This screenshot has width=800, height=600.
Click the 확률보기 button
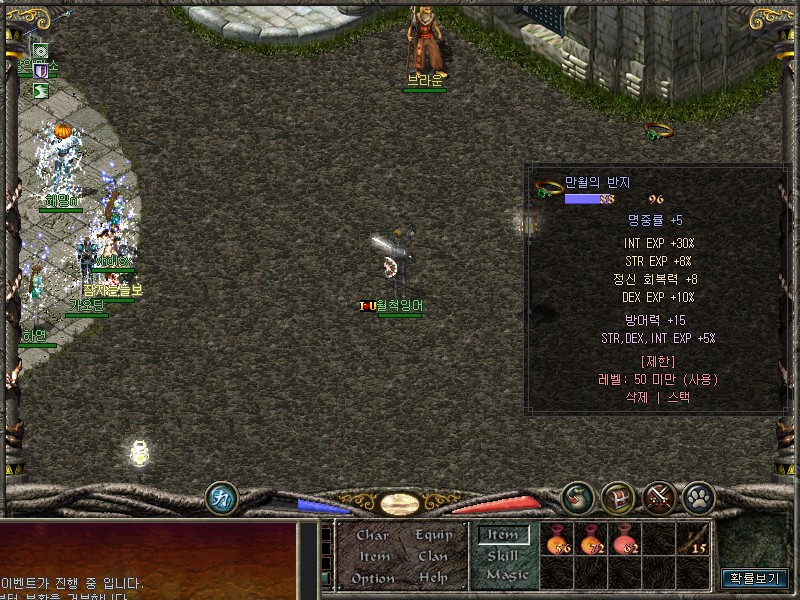coord(755,578)
